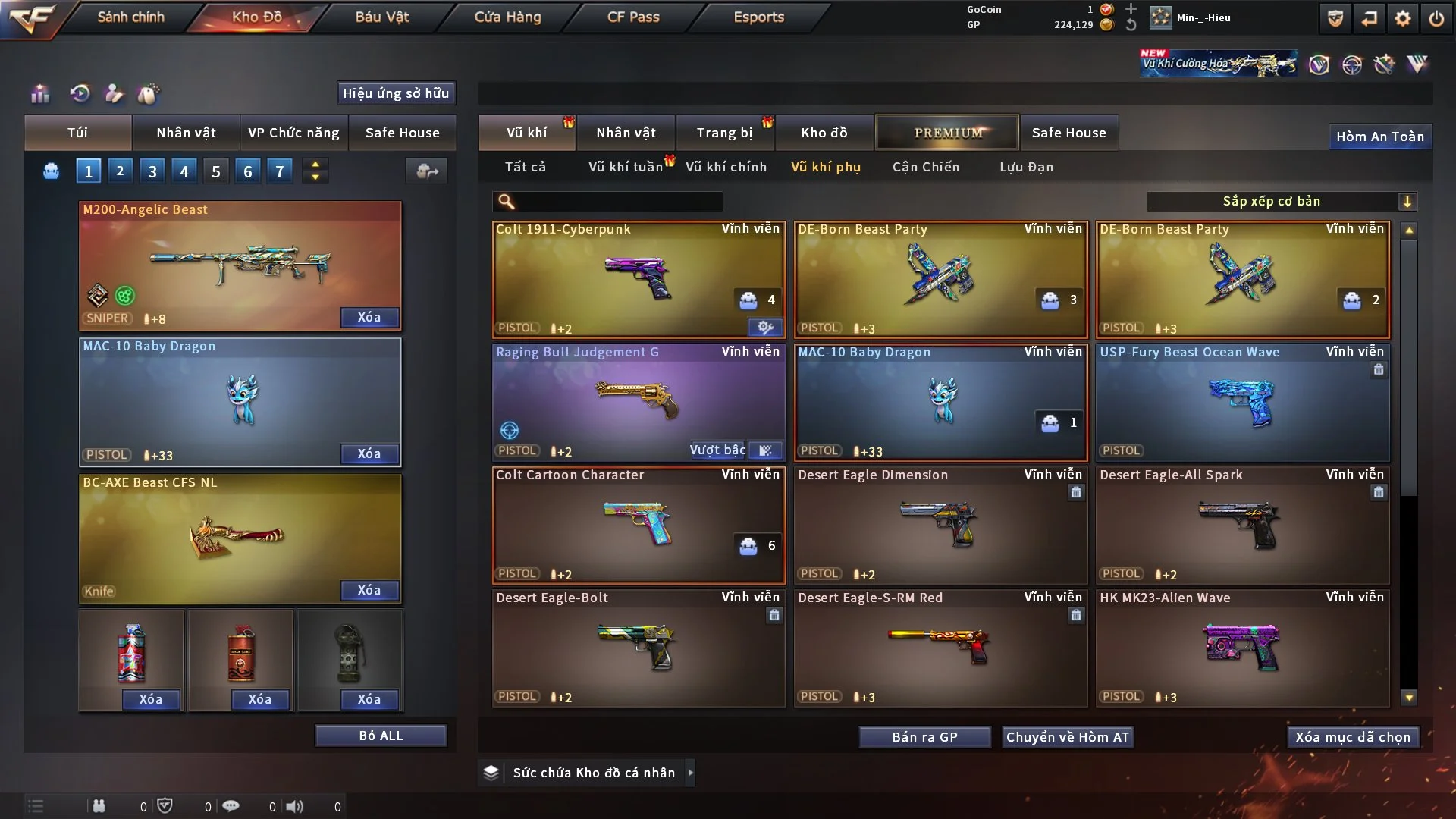This screenshot has height=819, width=1456.
Task: Select the Colt 1911-Cyberpunk pistol
Action: pyautogui.click(x=638, y=279)
